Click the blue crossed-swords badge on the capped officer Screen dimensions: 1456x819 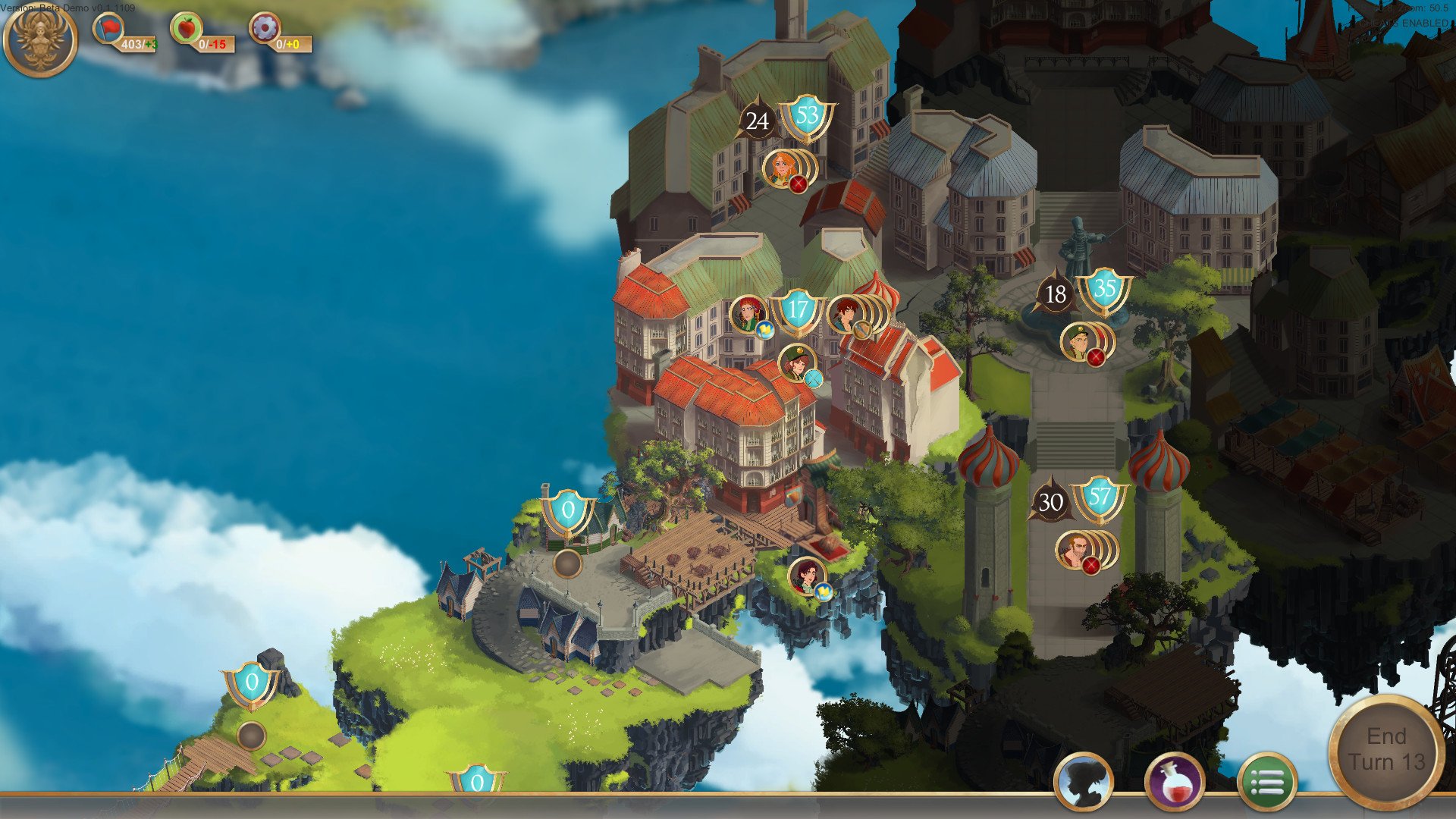pyautogui.click(x=814, y=379)
